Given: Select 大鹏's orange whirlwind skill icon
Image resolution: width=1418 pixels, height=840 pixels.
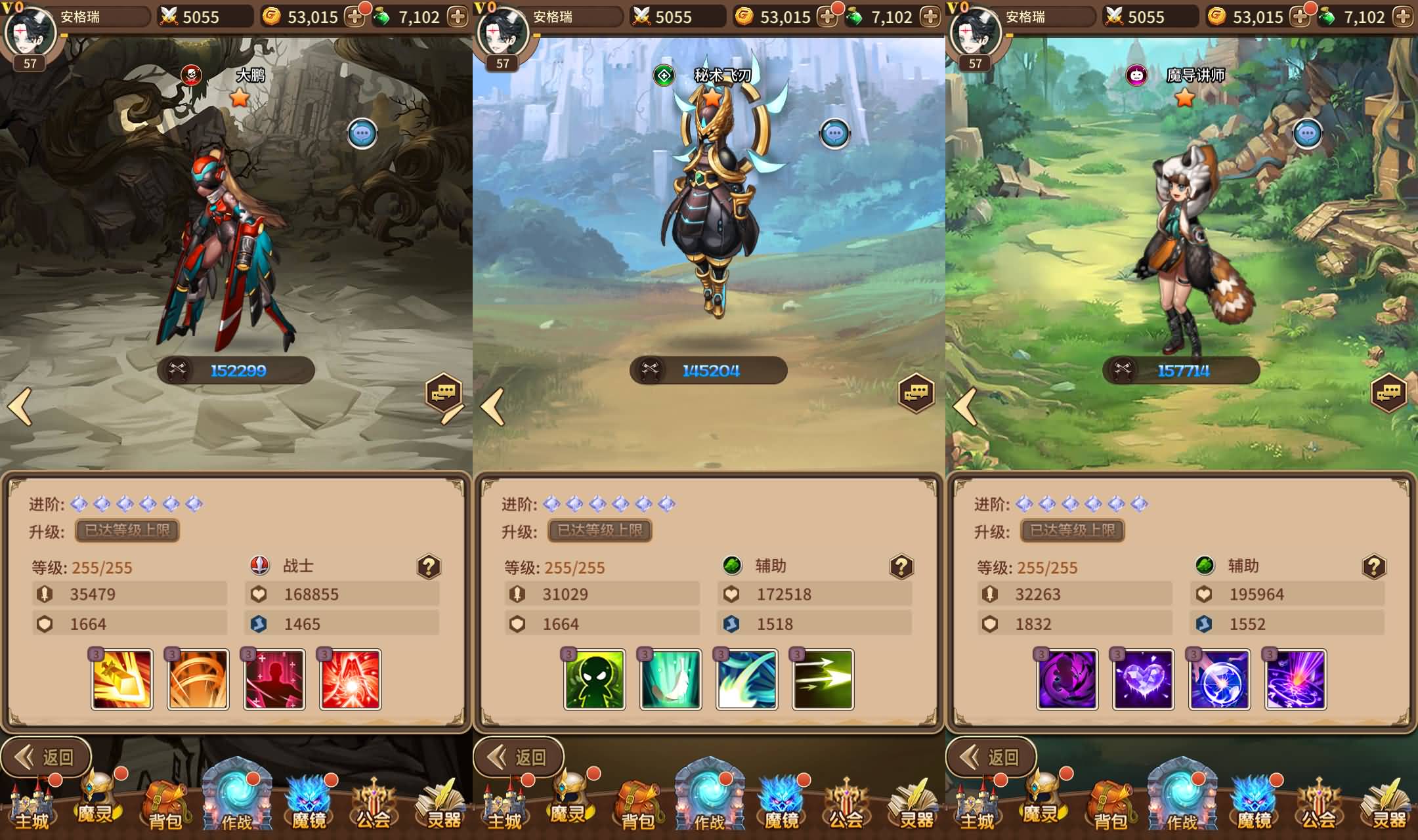Looking at the screenshot, I should click(x=198, y=680).
